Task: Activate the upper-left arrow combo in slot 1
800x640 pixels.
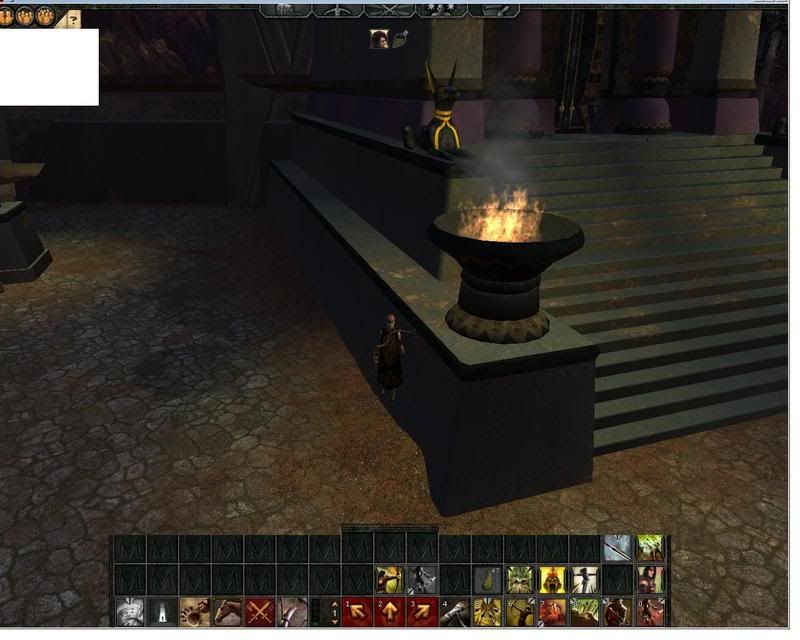Action: point(359,611)
